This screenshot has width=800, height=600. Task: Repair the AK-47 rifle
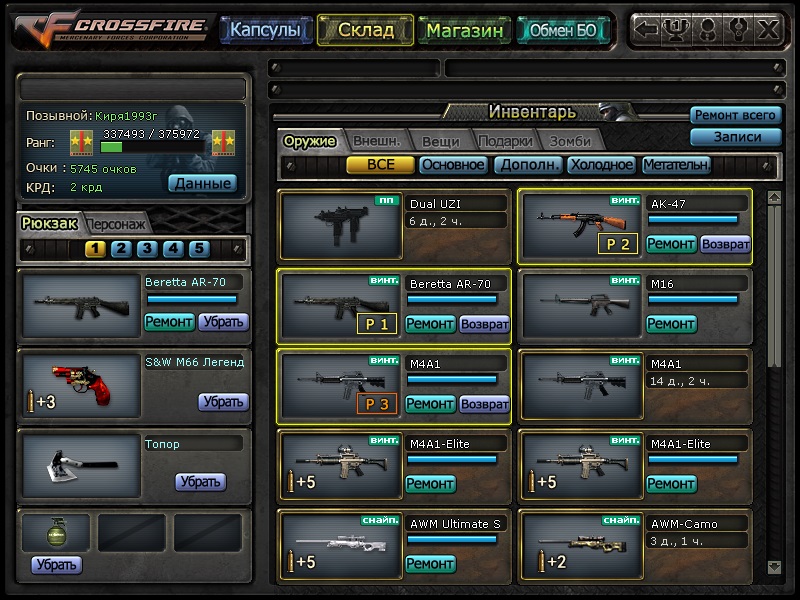tap(671, 244)
